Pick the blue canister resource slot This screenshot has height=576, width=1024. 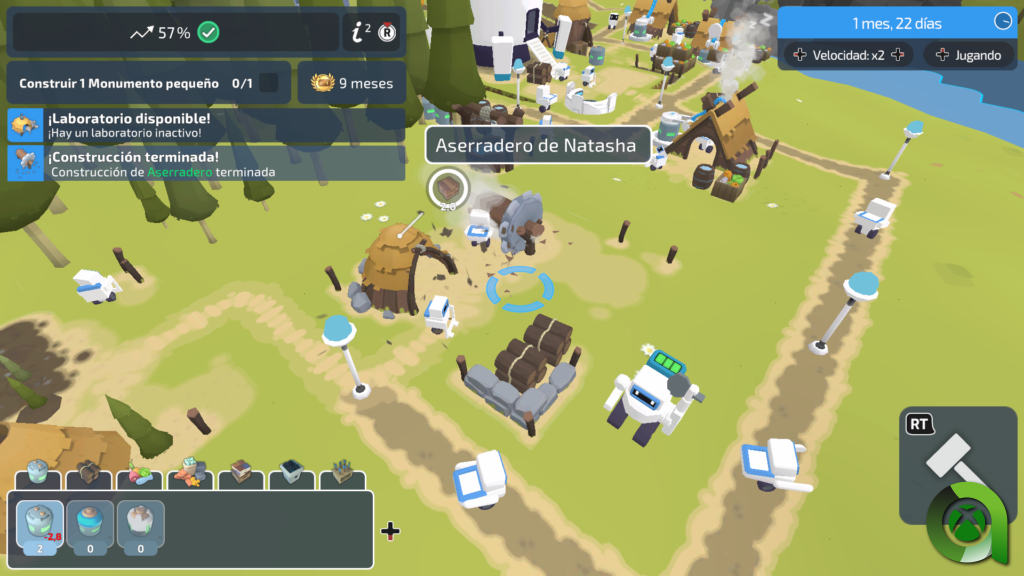click(90, 525)
